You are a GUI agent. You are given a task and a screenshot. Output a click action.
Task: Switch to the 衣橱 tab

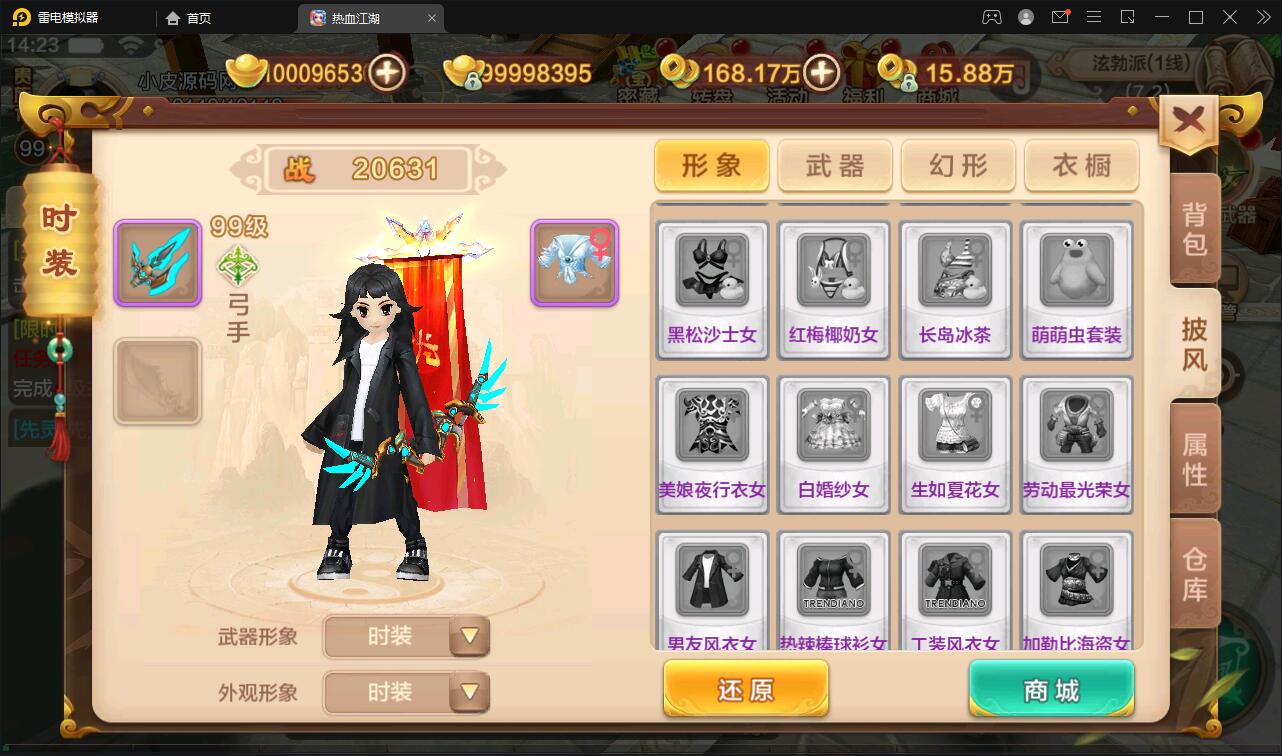(x=1081, y=166)
